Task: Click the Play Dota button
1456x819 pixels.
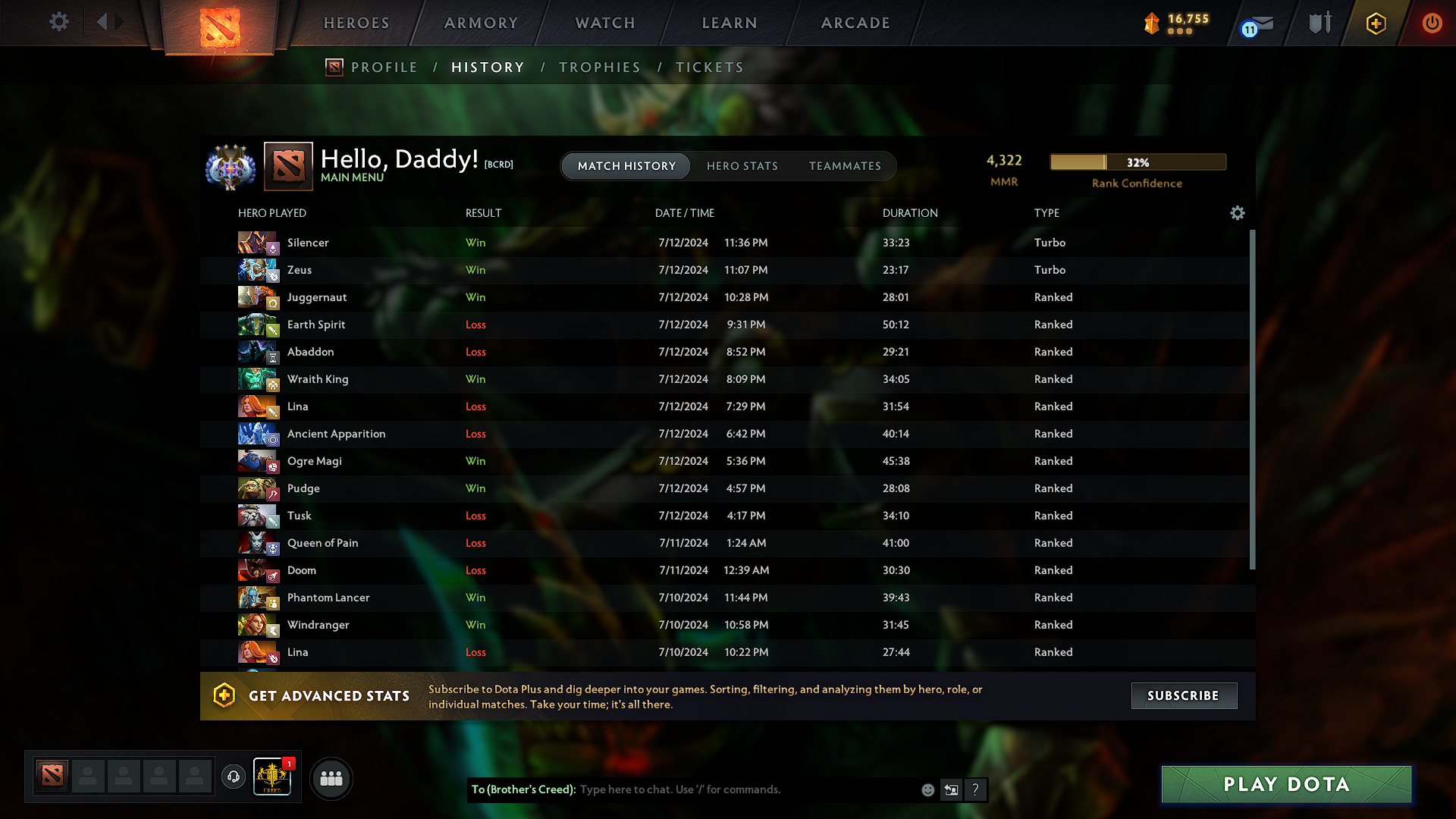Action: tap(1285, 784)
